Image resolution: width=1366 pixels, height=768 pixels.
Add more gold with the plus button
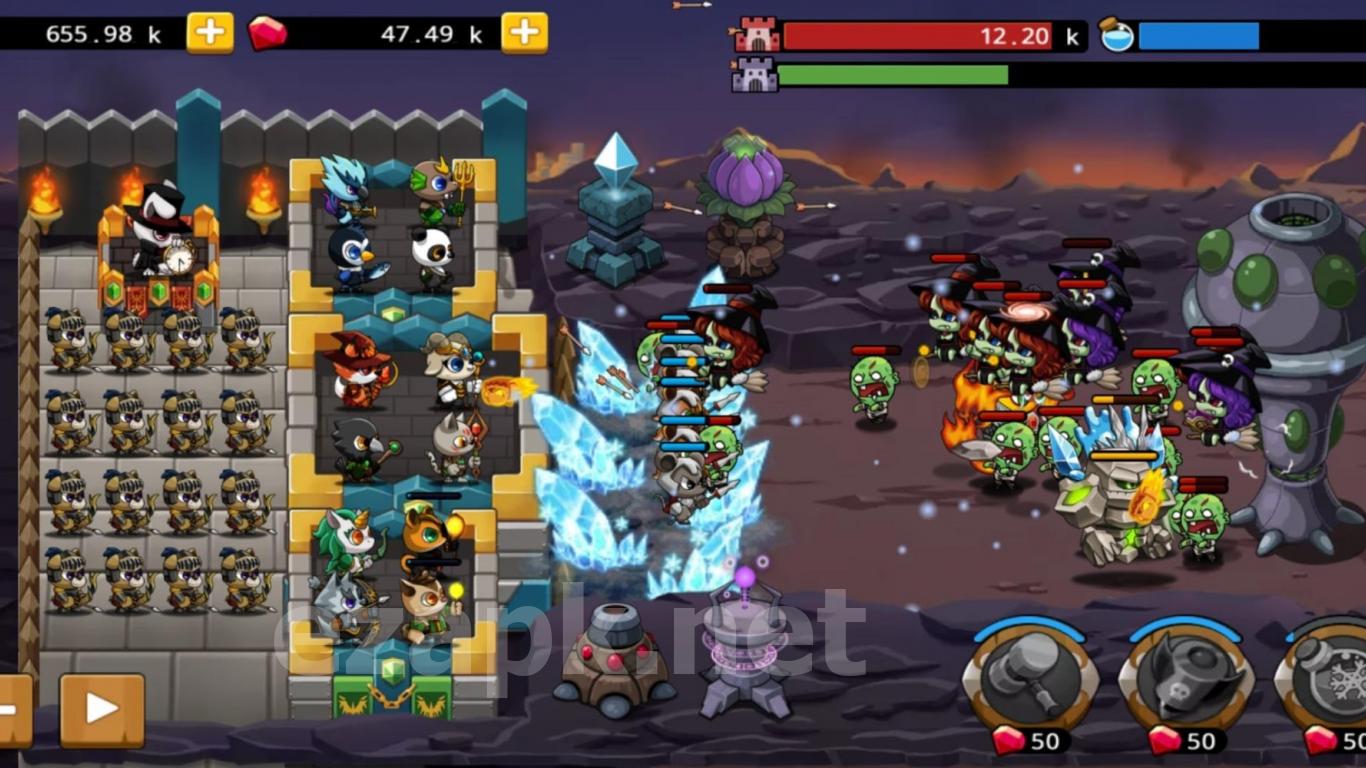pos(210,33)
